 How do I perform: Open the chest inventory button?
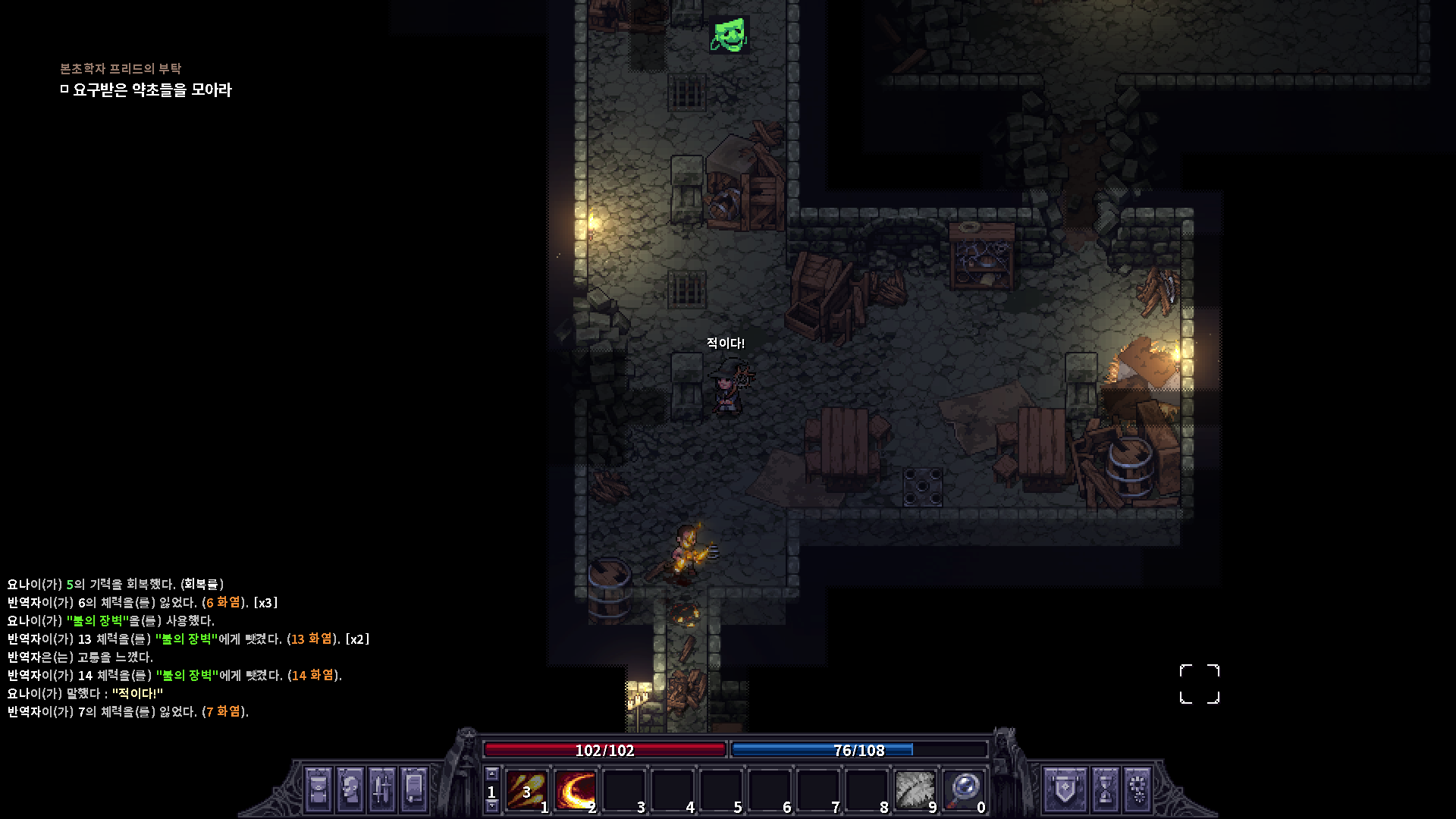(318, 789)
